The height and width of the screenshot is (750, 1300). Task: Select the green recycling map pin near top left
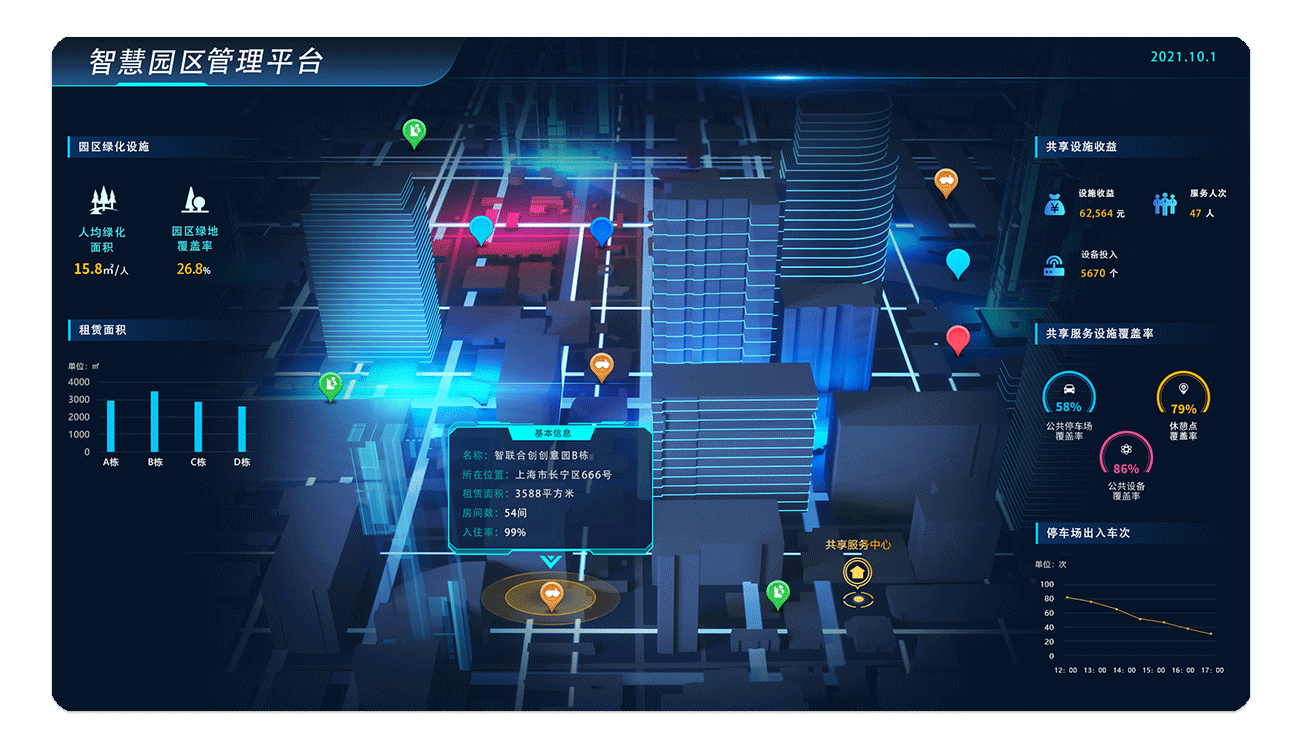click(413, 129)
